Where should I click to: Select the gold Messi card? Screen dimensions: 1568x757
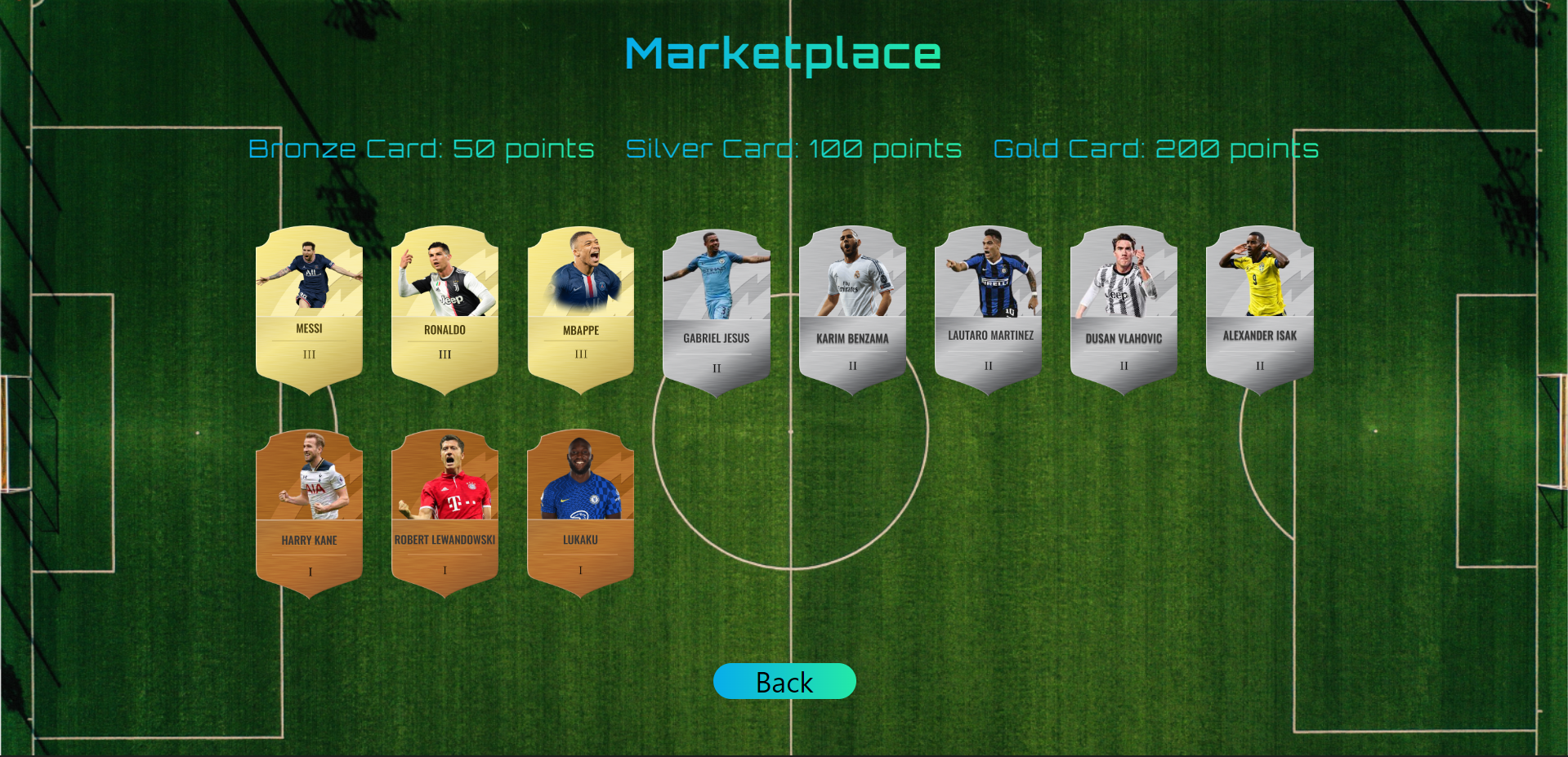tap(309, 309)
